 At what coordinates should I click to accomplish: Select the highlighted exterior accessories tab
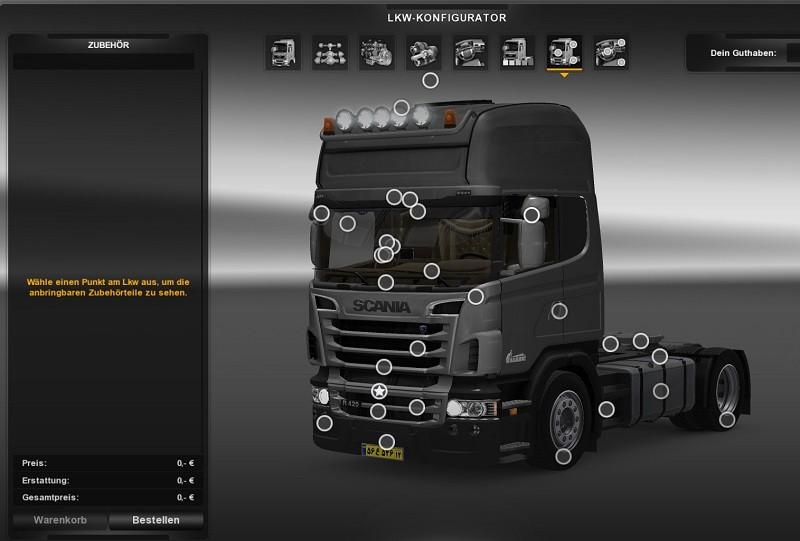[x=564, y=52]
